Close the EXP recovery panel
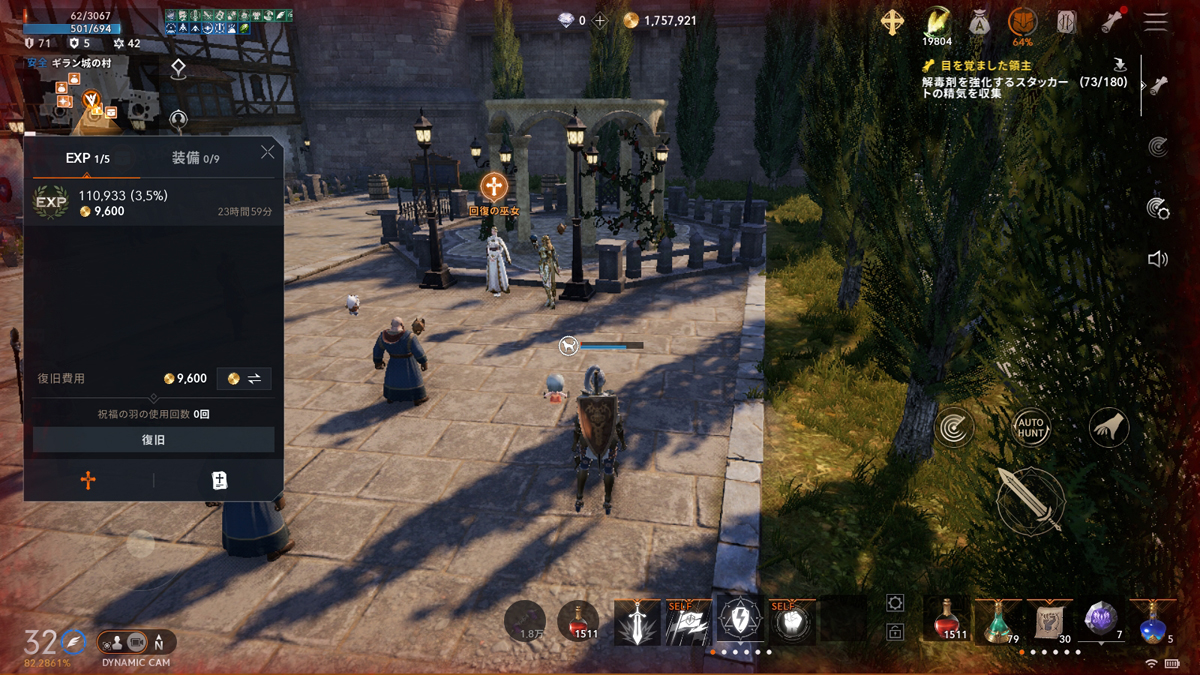 click(x=267, y=152)
